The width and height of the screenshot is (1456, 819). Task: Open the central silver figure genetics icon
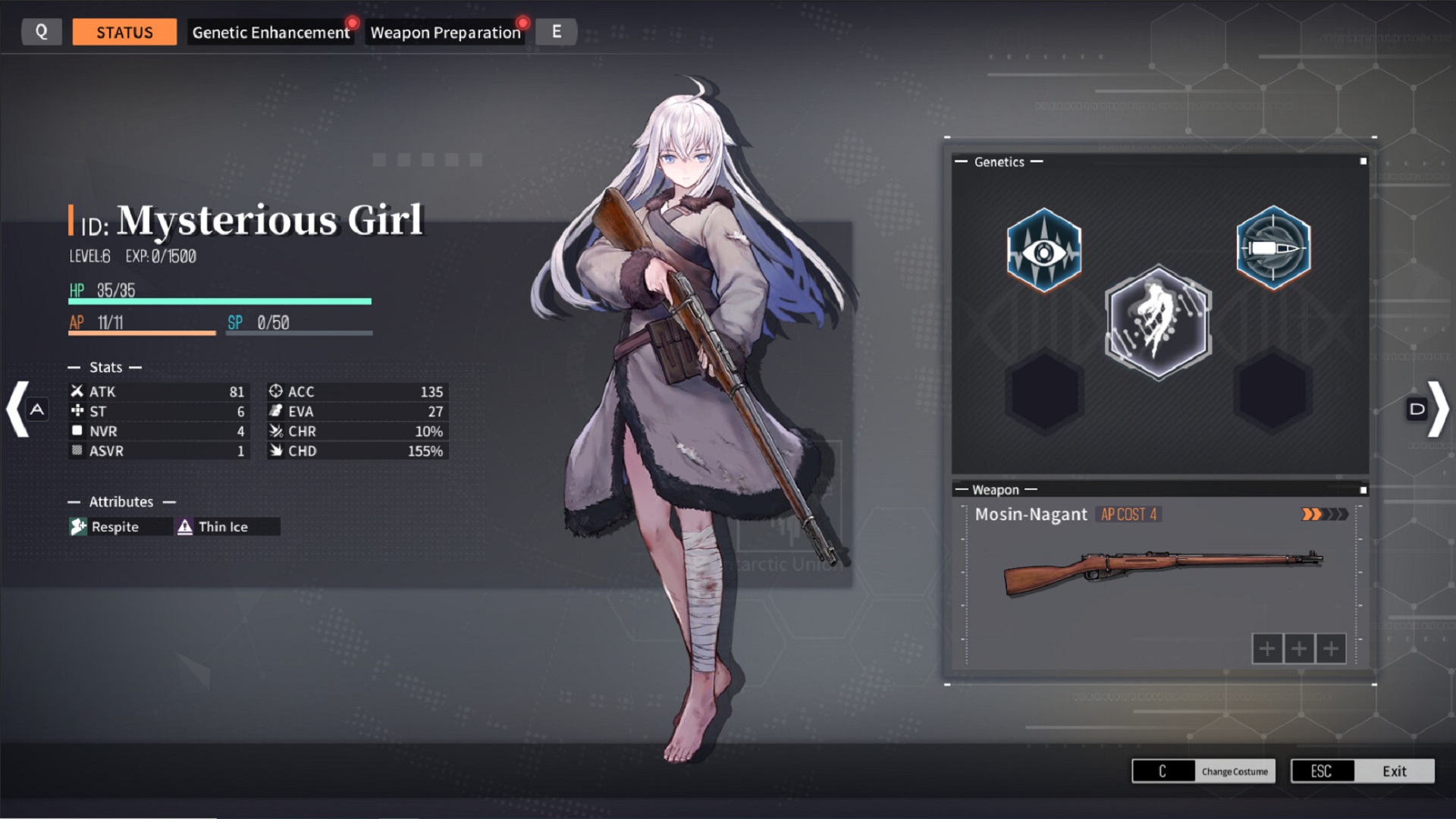[x=1158, y=322]
